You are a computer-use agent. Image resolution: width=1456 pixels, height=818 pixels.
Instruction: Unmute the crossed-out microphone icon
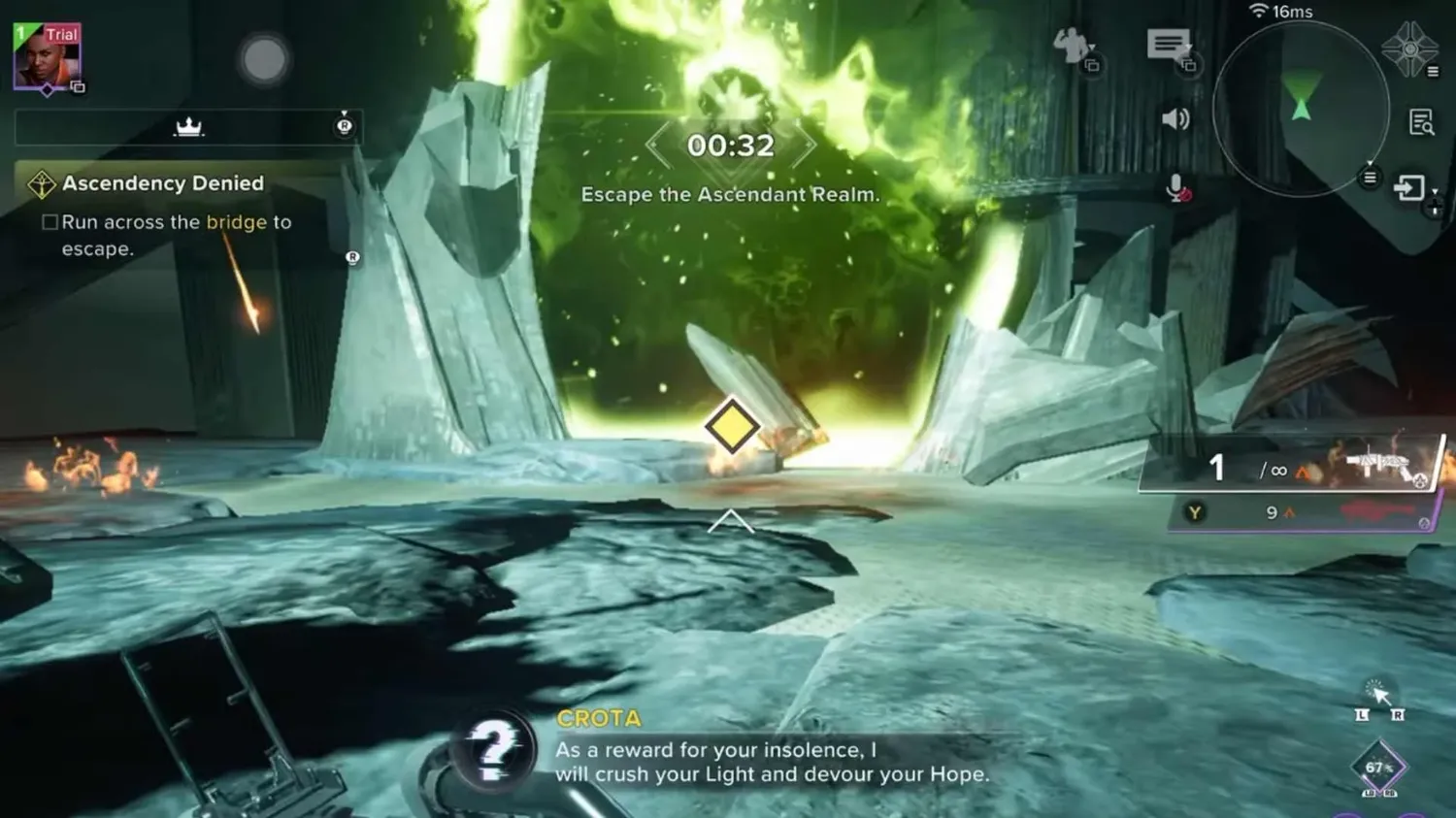pyautogui.click(x=1175, y=185)
